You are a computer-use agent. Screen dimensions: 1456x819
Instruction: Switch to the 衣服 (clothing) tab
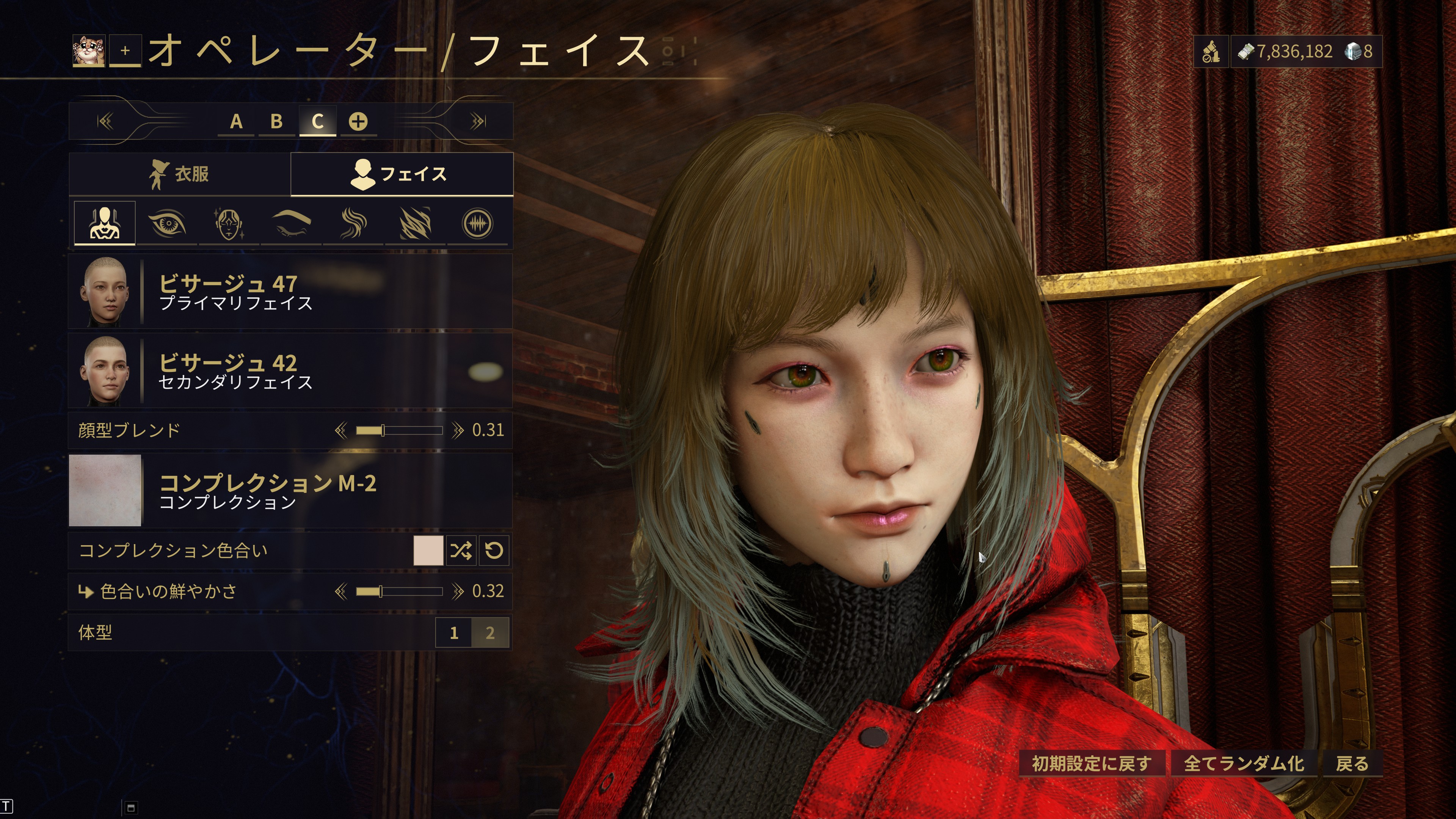click(x=179, y=174)
